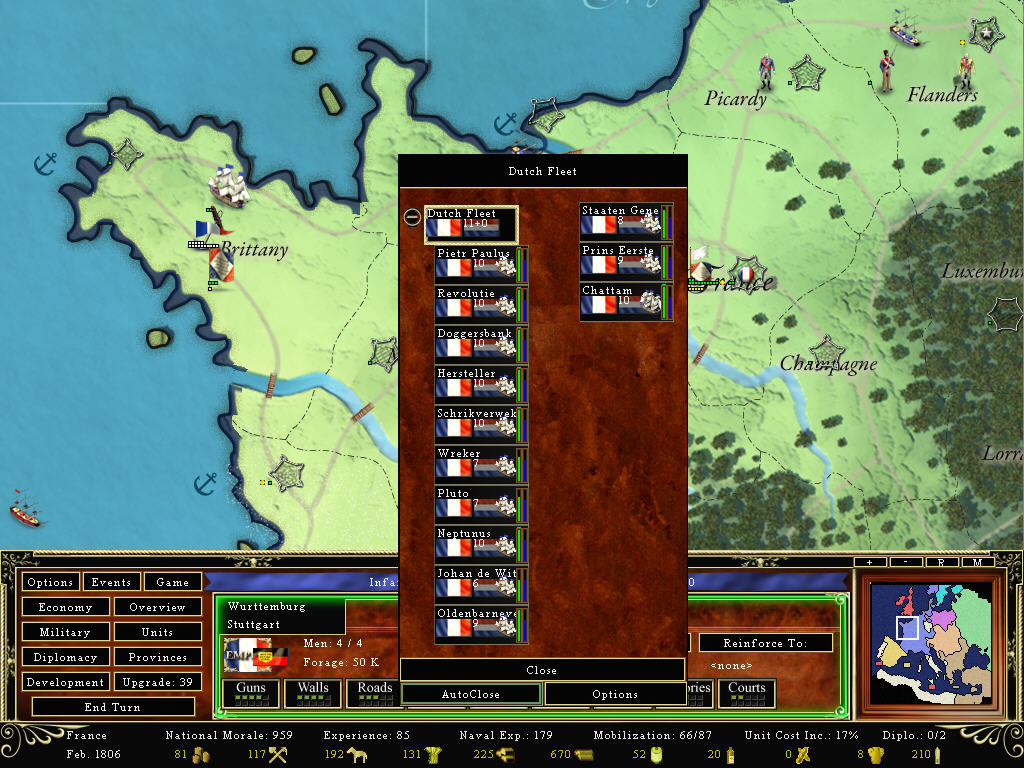Build Courts in the province

click(x=747, y=690)
